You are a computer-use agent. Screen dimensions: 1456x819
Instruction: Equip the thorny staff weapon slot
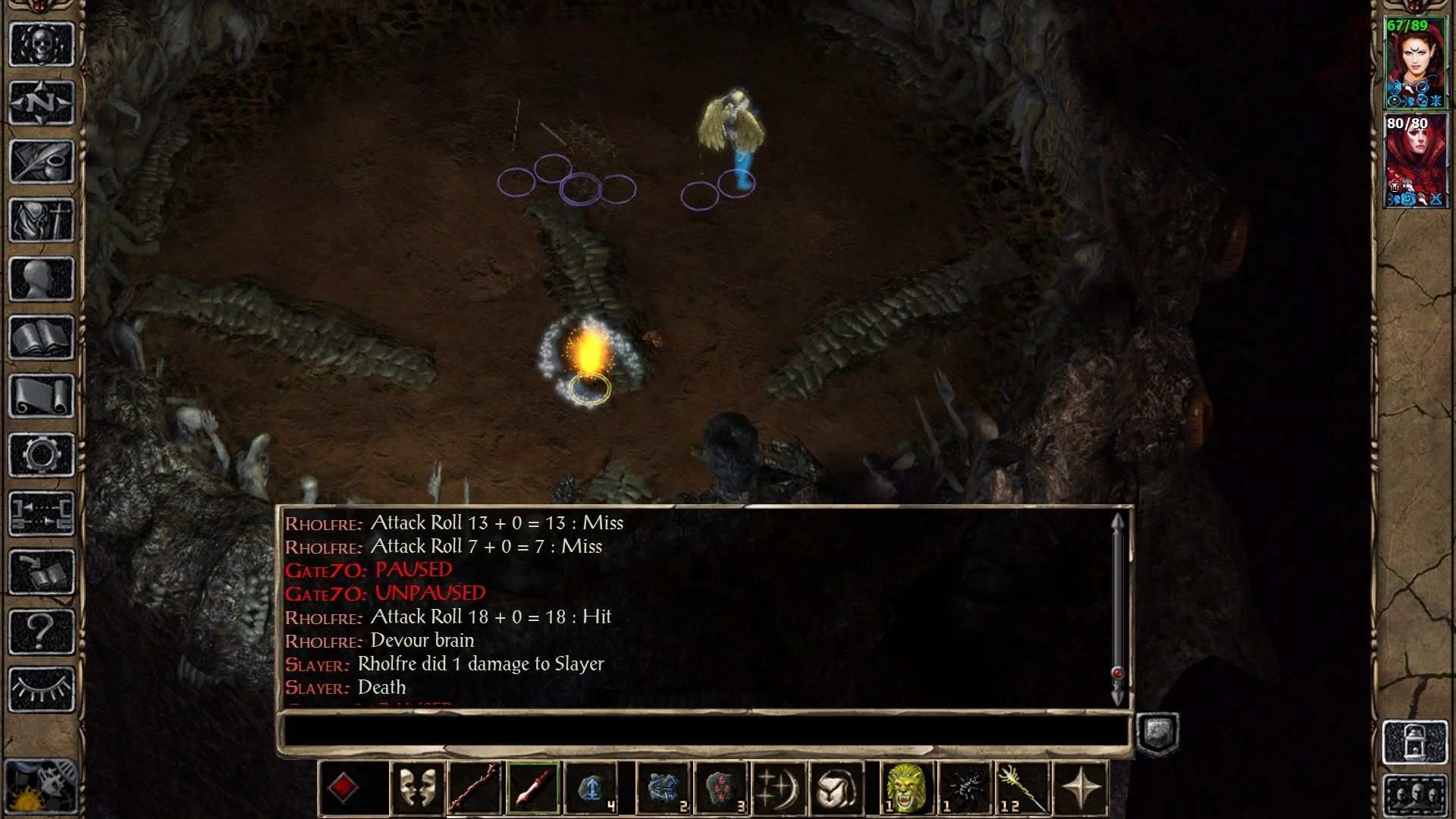(475, 789)
